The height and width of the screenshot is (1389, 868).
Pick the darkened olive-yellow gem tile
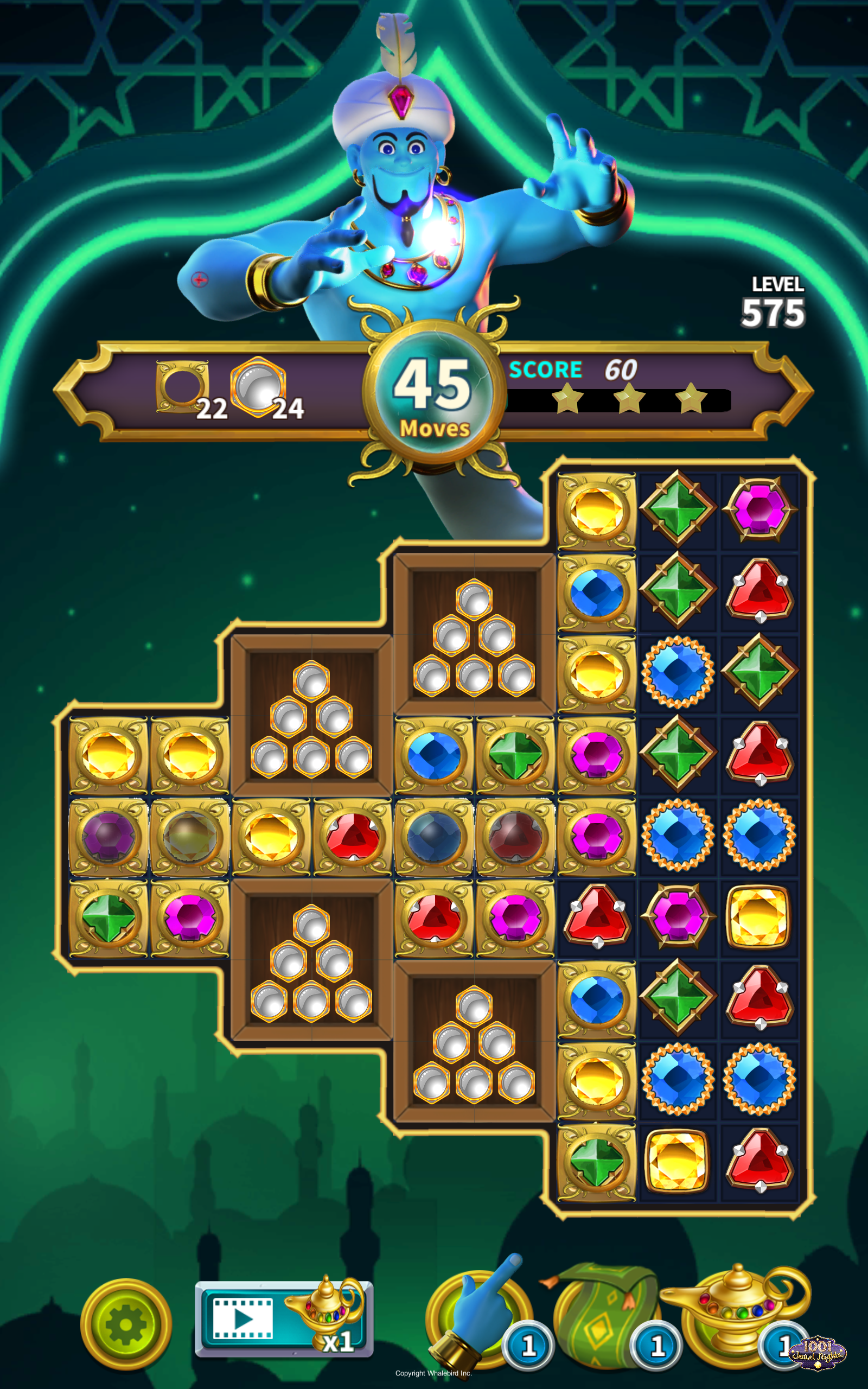click(189, 836)
